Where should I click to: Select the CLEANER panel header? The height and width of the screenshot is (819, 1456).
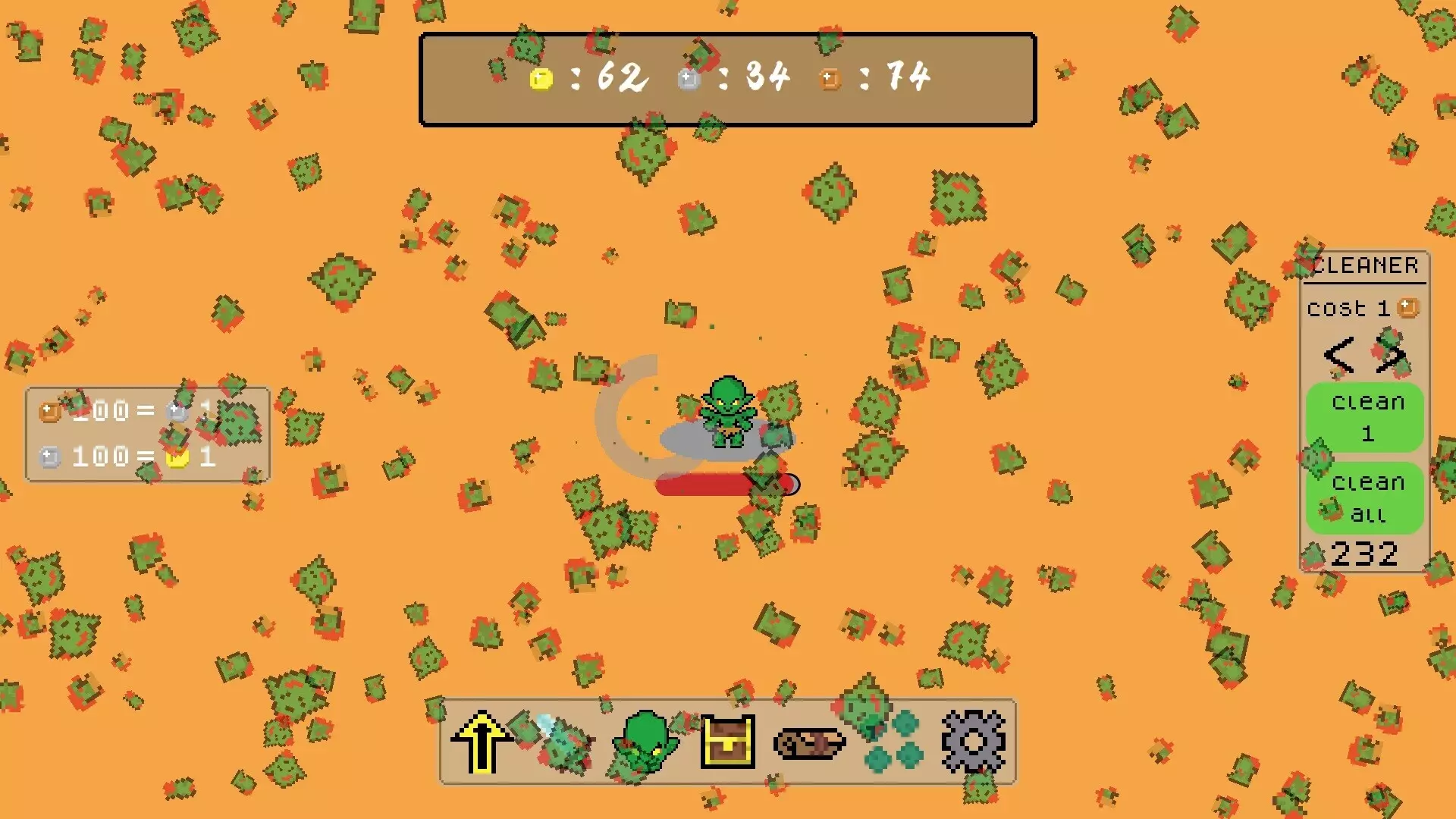point(1365,265)
